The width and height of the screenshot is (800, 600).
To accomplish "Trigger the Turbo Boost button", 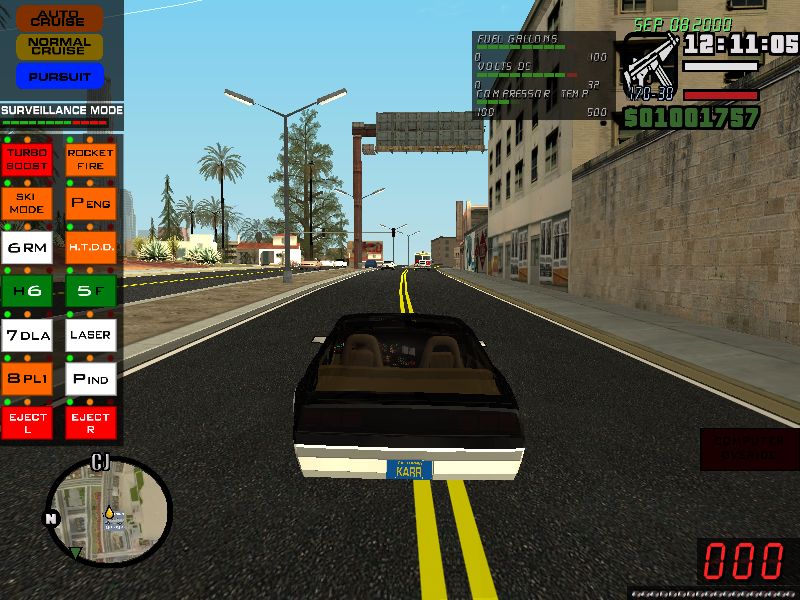I will tap(28, 159).
